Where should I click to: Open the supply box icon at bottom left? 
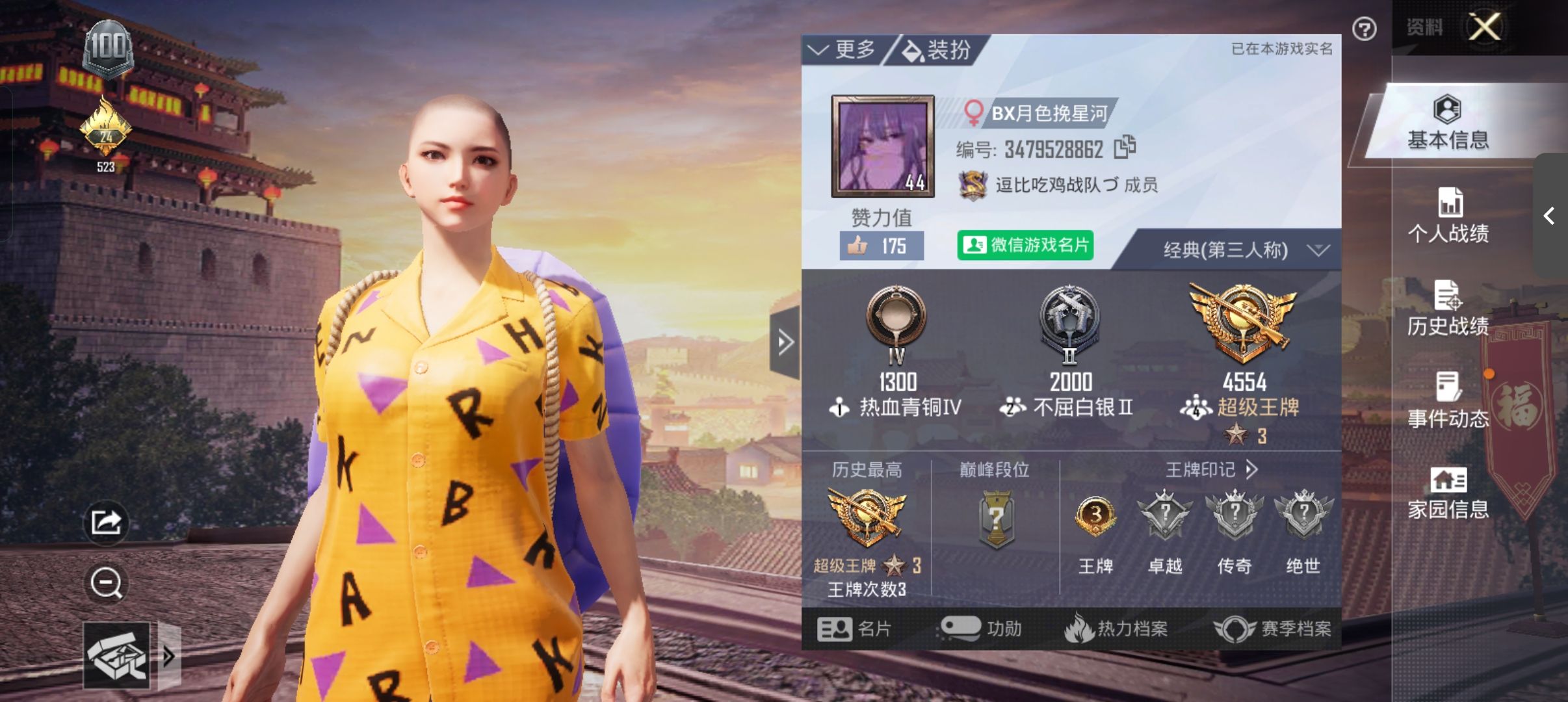(117, 656)
